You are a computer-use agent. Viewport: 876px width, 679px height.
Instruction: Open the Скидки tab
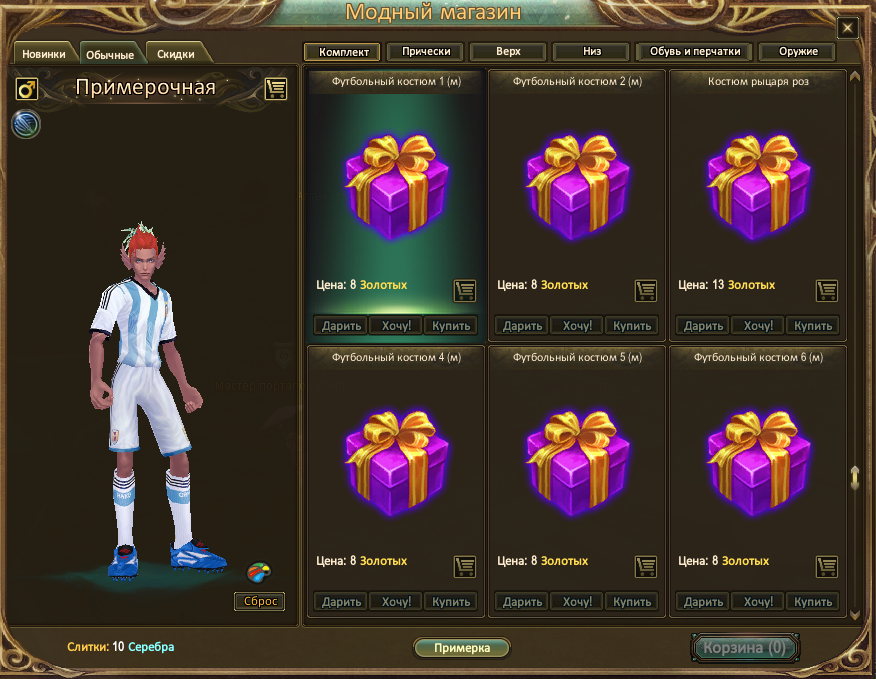coord(176,54)
